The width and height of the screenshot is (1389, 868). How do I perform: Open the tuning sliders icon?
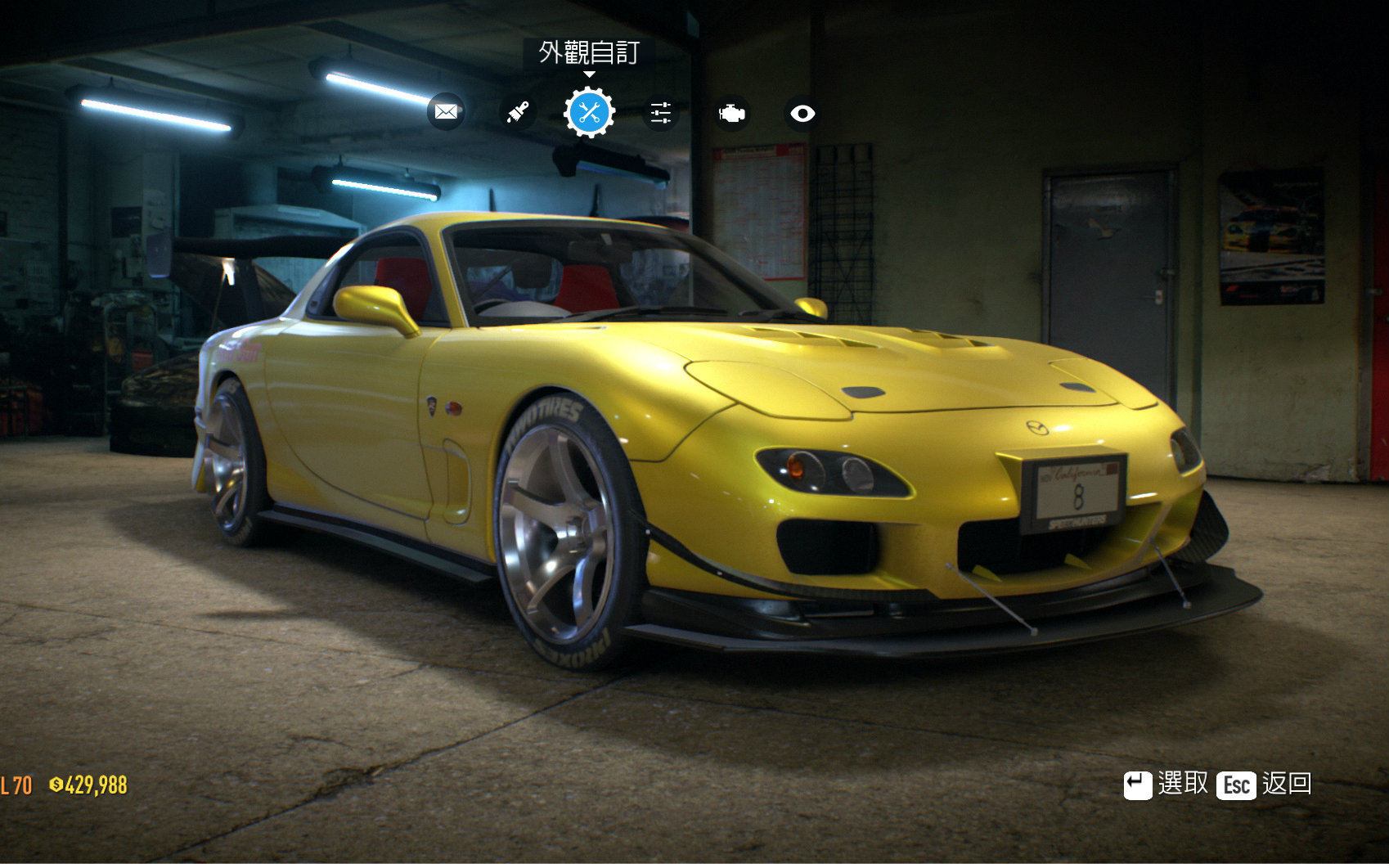tap(660, 113)
